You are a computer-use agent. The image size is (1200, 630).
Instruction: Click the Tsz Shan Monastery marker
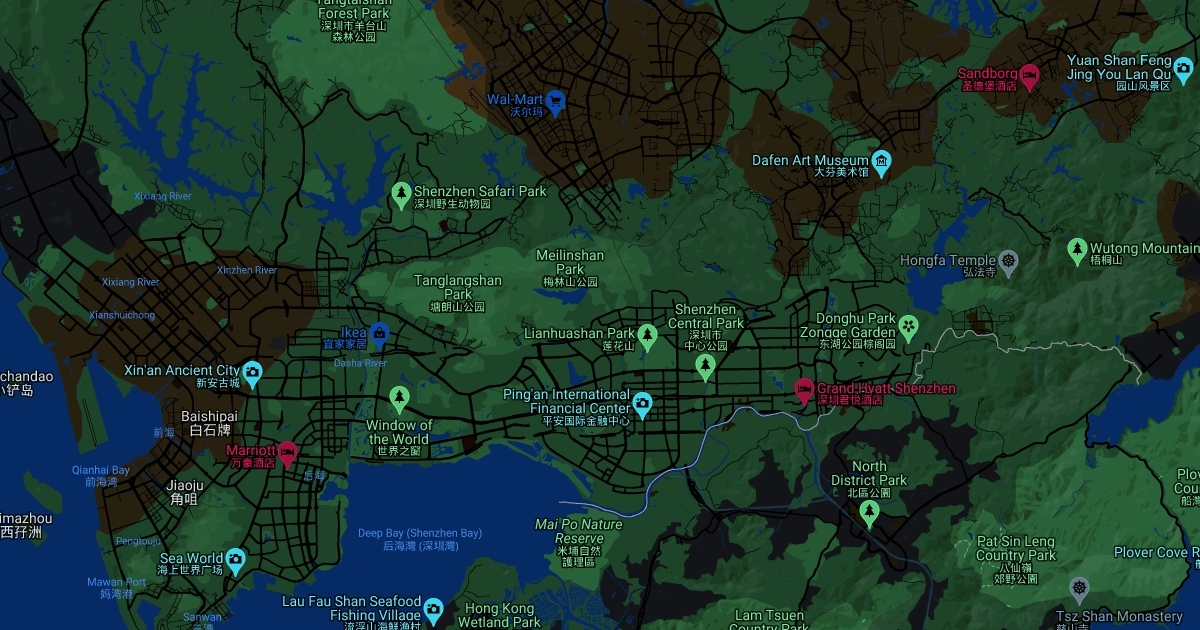pyautogui.click(x=1078, y=587)
